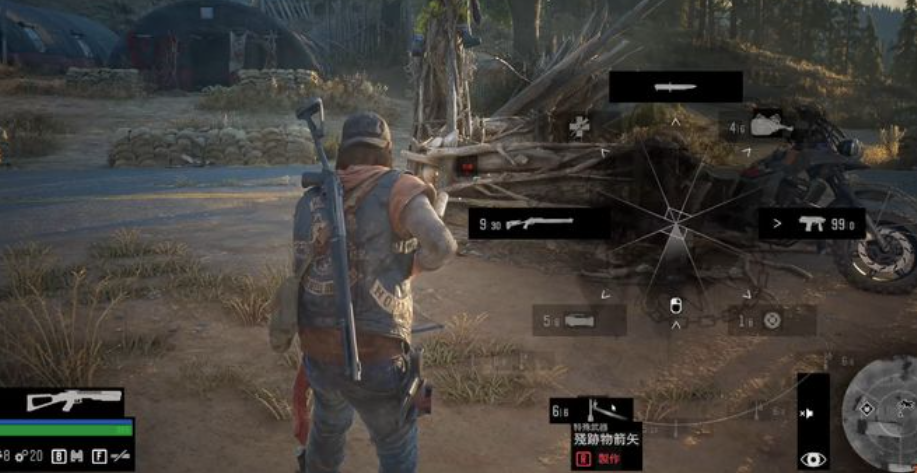Viewport: 917px width, 473px height.
Task: Select the molotov bottle slot
Action: tap(766, 125)
